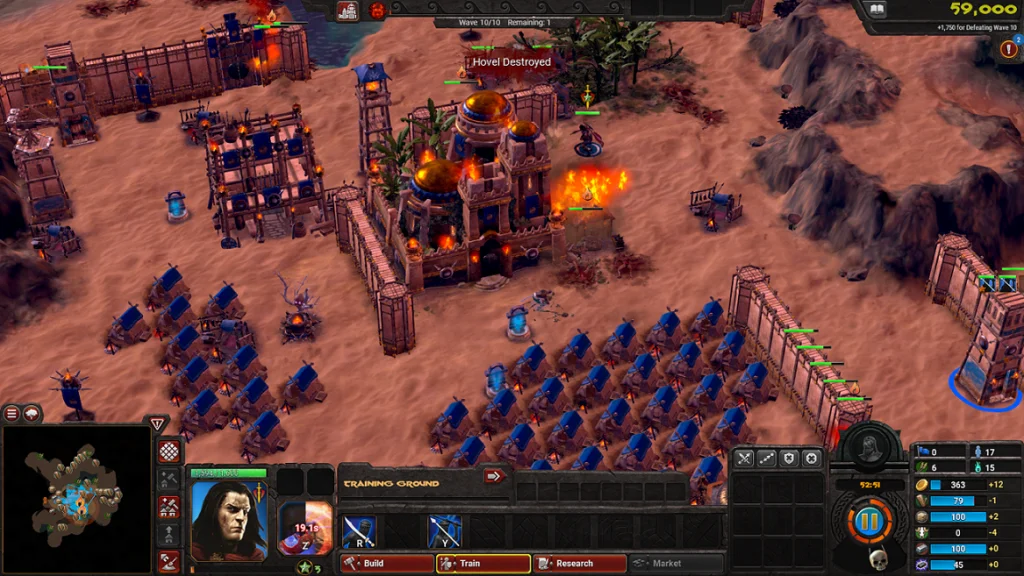Select the red grid button beside the minimap
The image size is (1024, 576).
click(x=169, y=451)
